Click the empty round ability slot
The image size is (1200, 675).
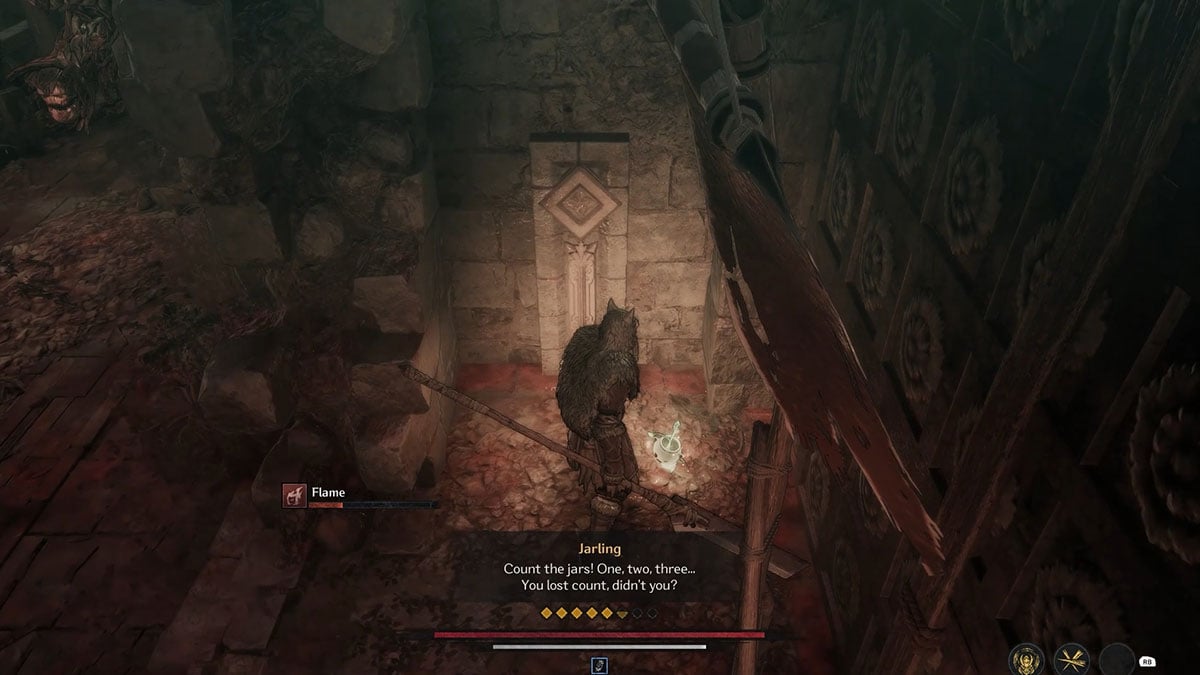(x=1116, y=659)
